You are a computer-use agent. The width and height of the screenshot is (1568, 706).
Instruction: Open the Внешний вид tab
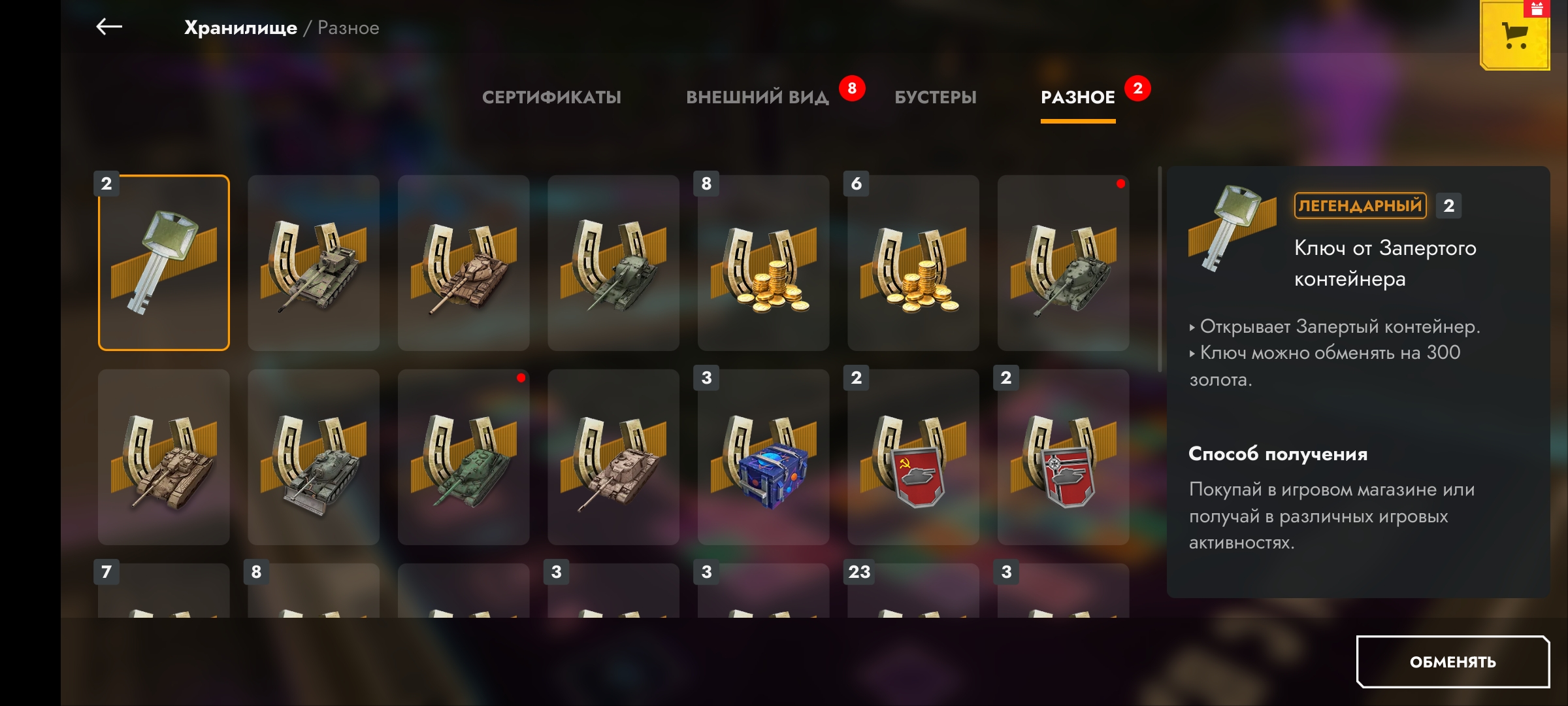757,97
